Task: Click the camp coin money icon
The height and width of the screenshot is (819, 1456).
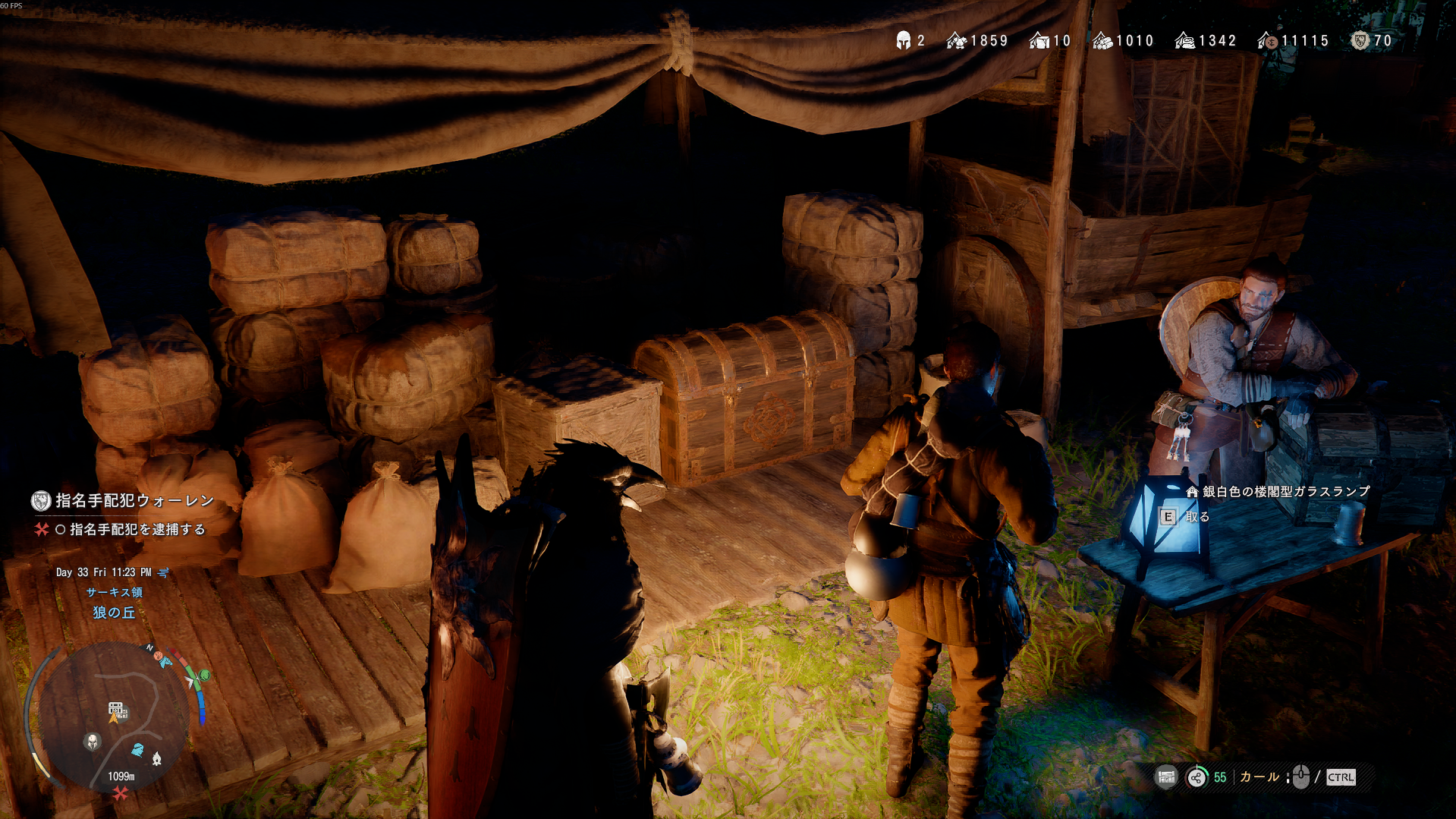Action: 1267,41
